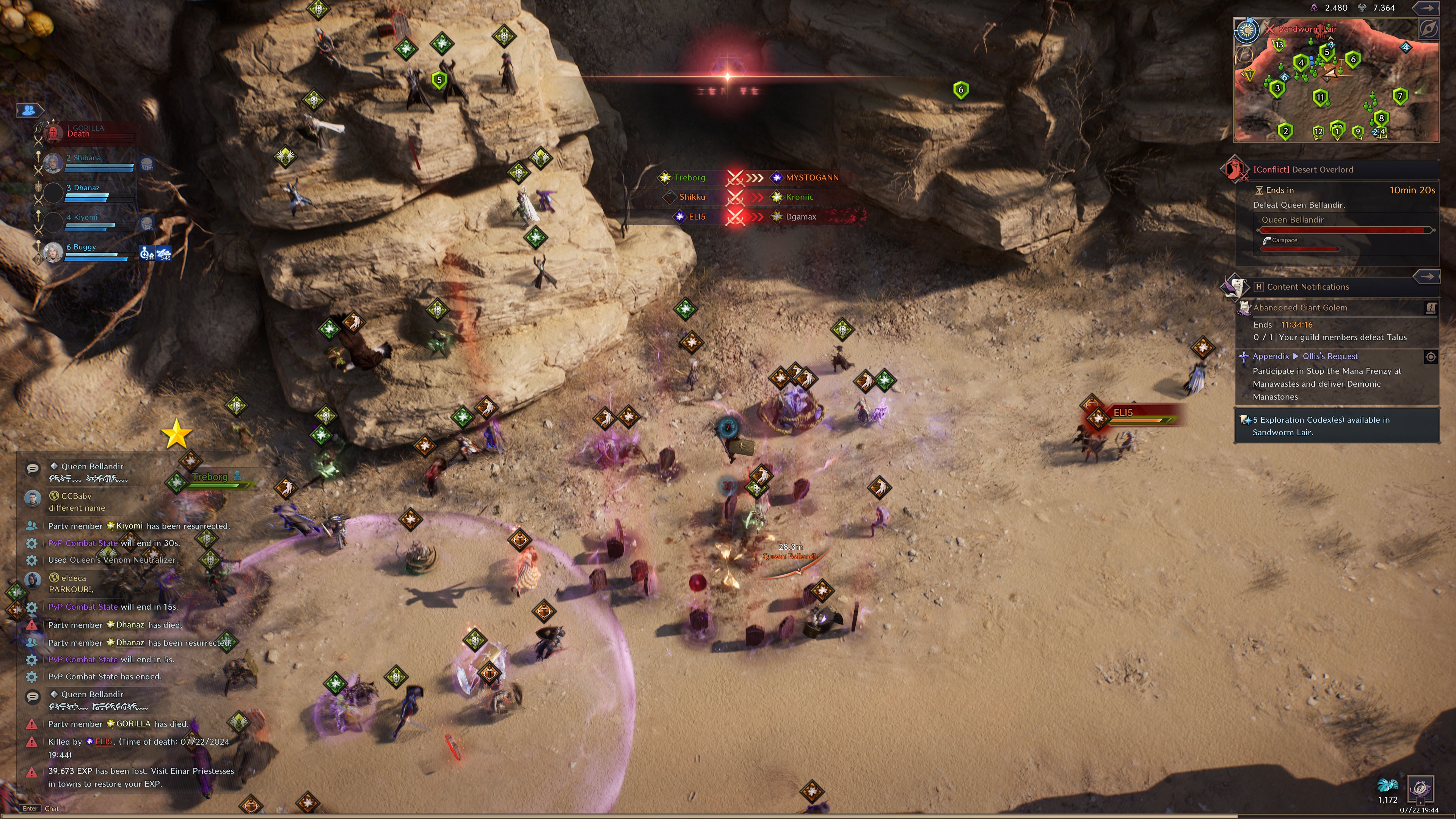Select the Abandoned Giant Golem guild contract

tap(1300, 308)
